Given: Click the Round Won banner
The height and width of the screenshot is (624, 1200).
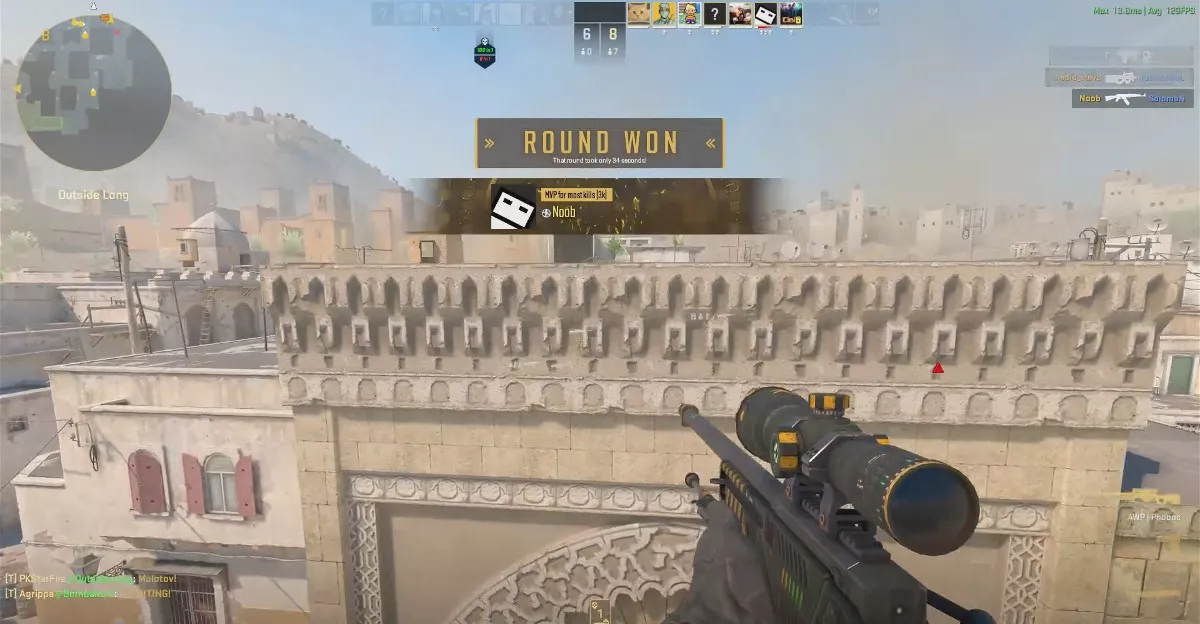Looking at the screenshot, I should 599,143.
